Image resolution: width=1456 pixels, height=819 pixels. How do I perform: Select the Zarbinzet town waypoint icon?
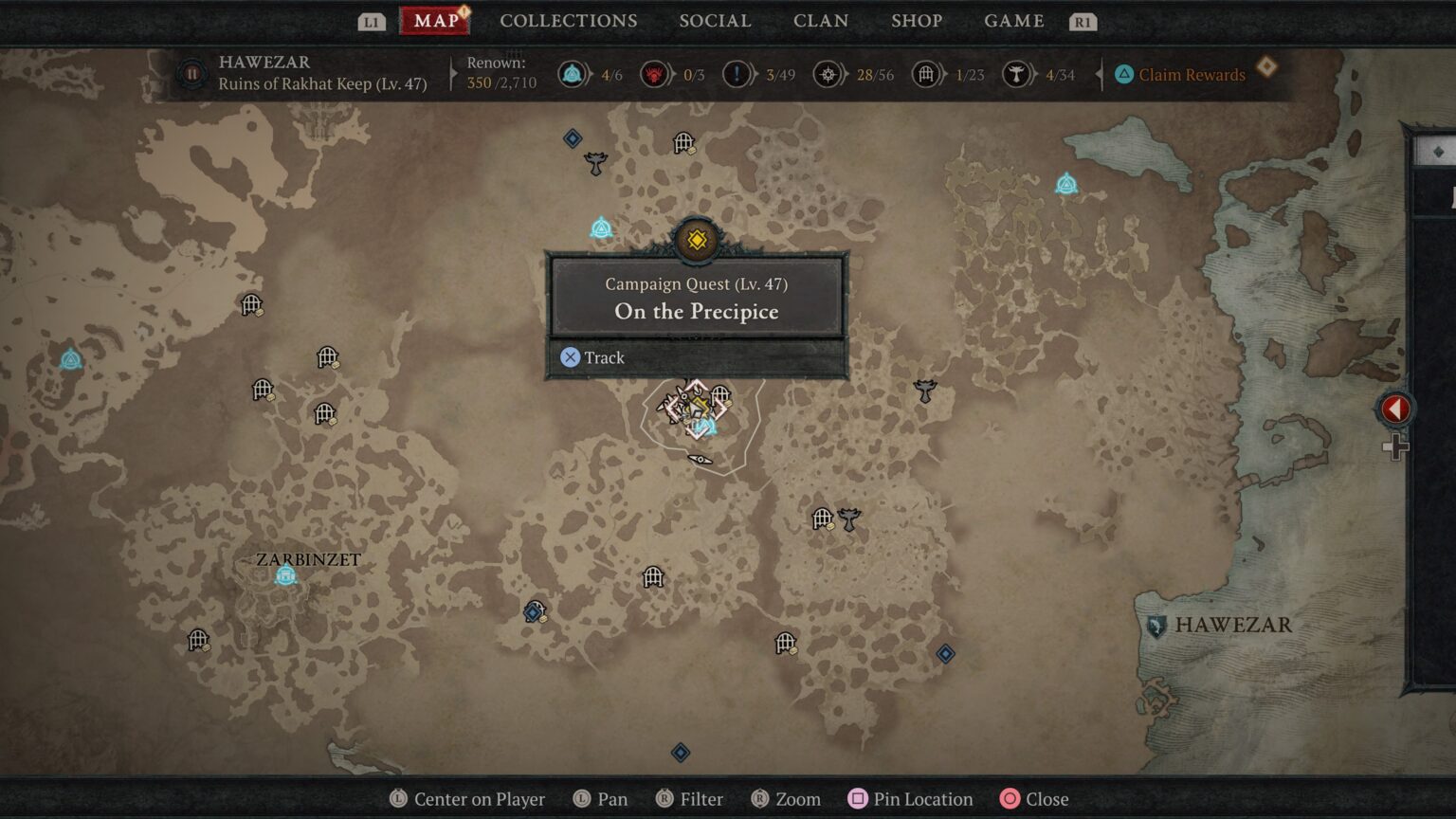click(283, 573)
